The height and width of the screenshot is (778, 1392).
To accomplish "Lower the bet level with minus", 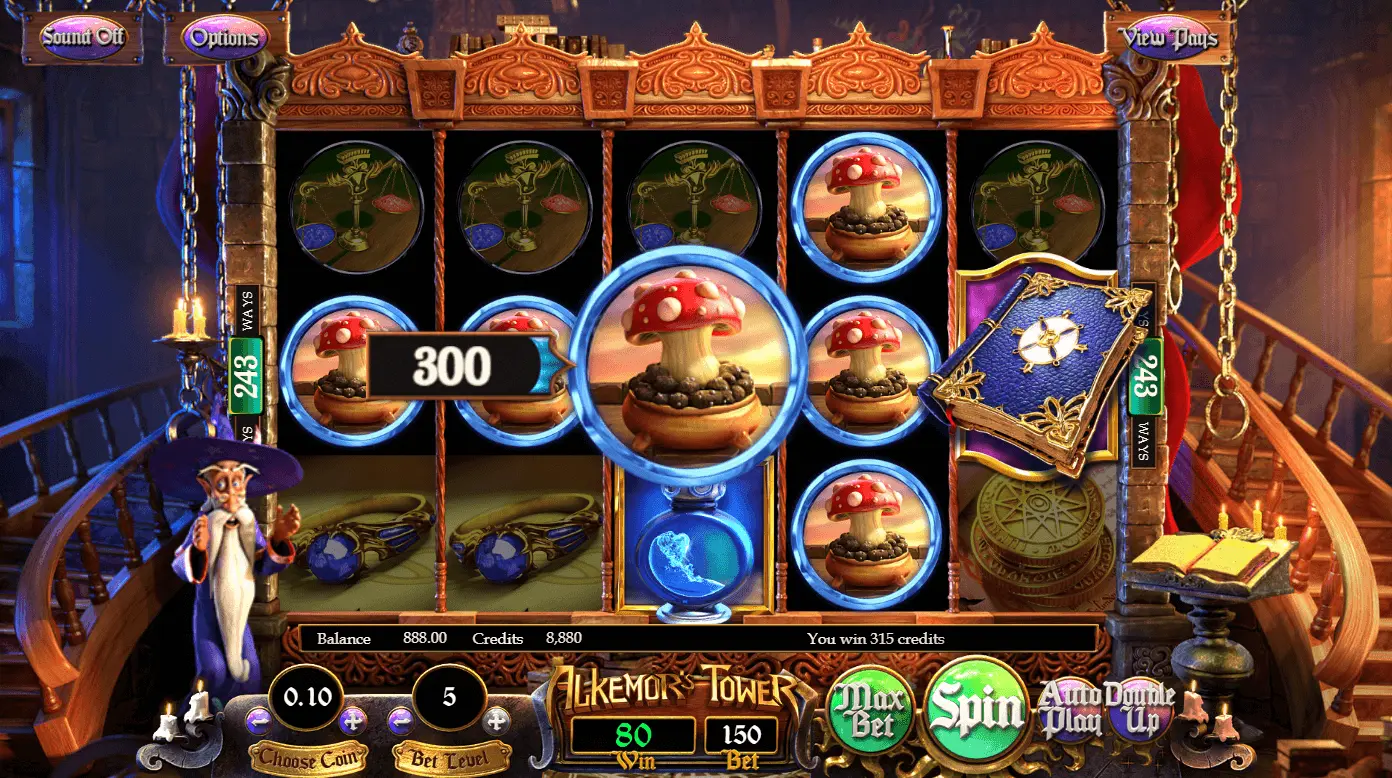I will coord(400,719).
